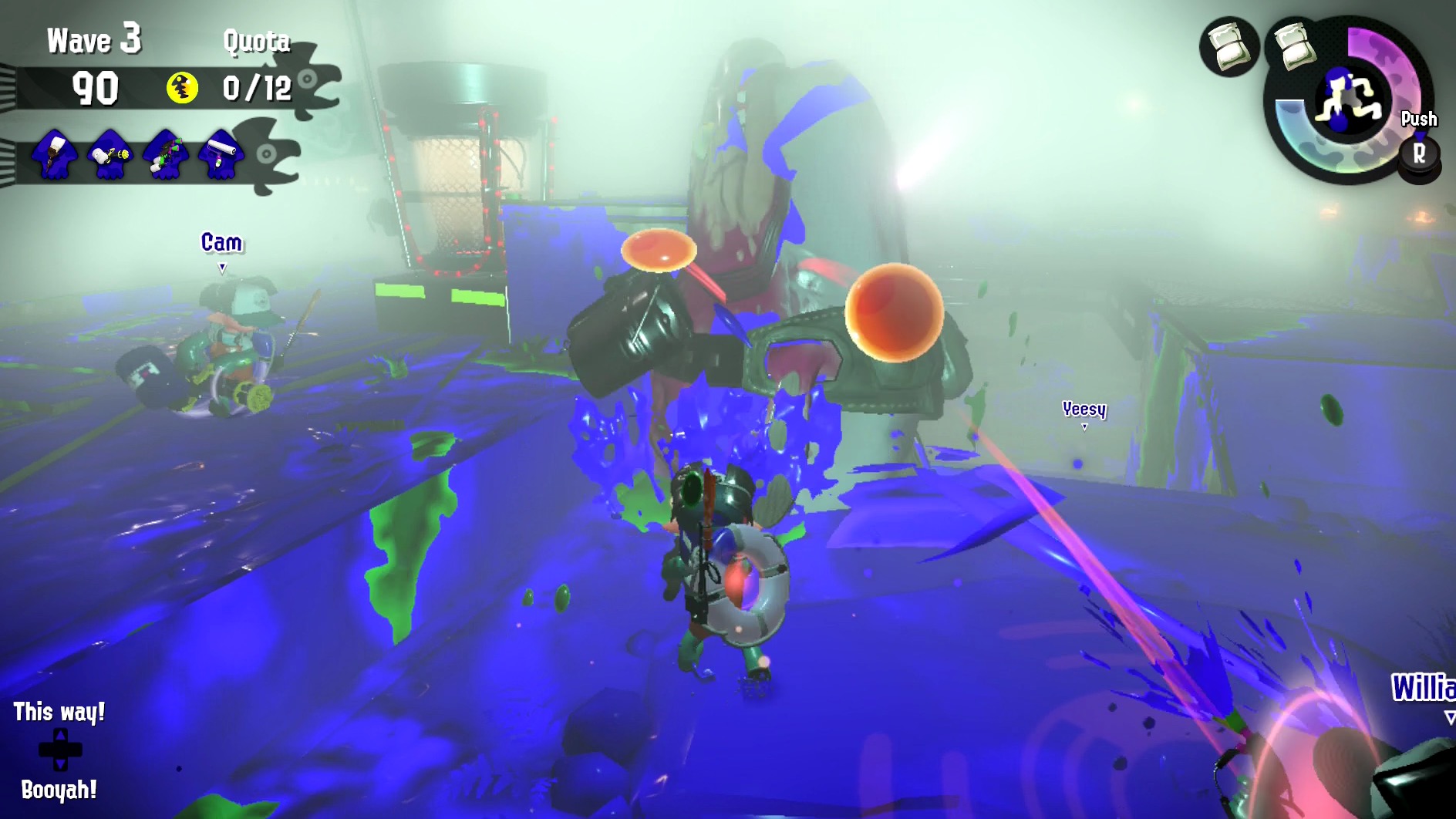Click Cam's player name tag
Image resolution: width=1456 pixels, height=819 pixels.
[x=221, y=241]
